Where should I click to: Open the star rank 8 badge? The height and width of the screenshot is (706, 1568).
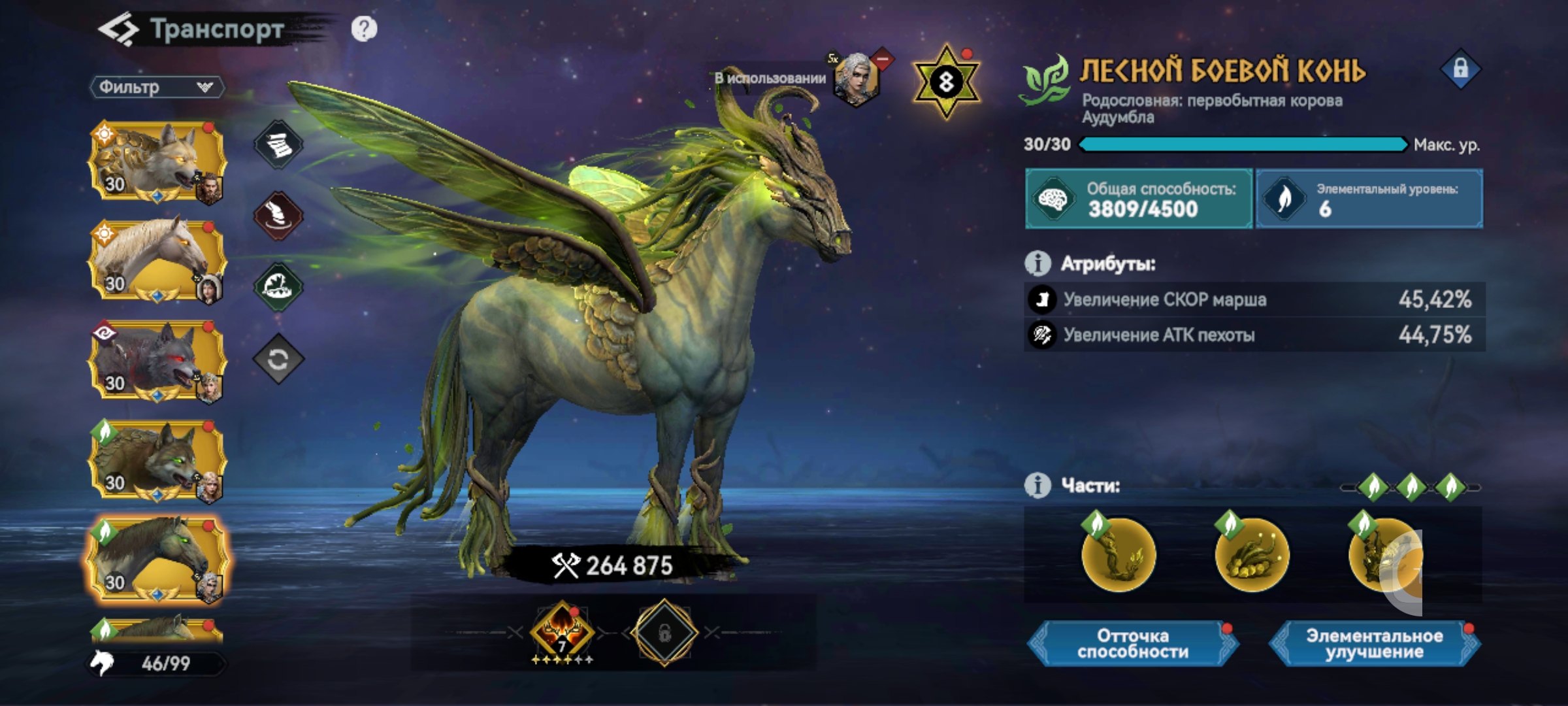pos(946,82)
